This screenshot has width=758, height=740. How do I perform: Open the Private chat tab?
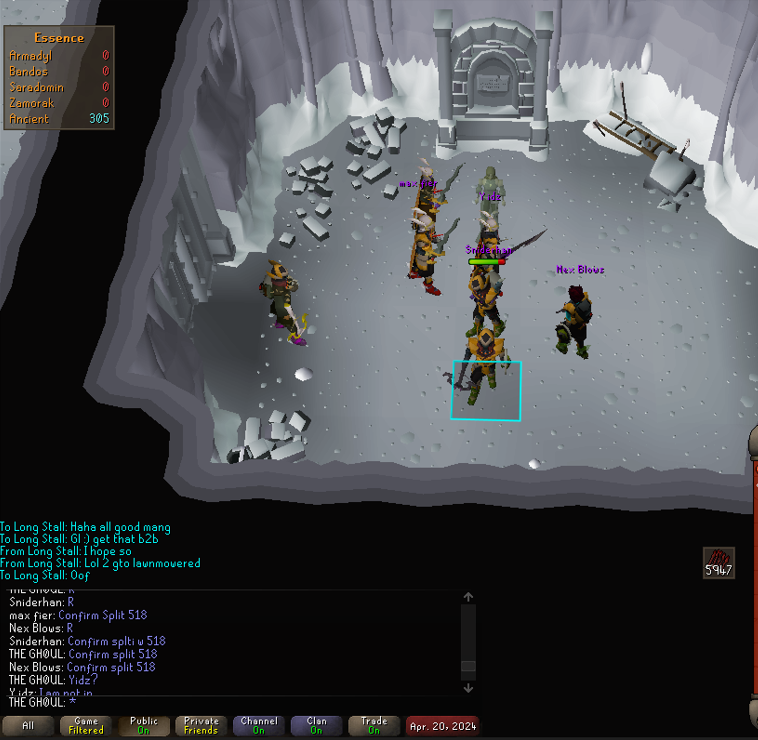click(201, 725)
